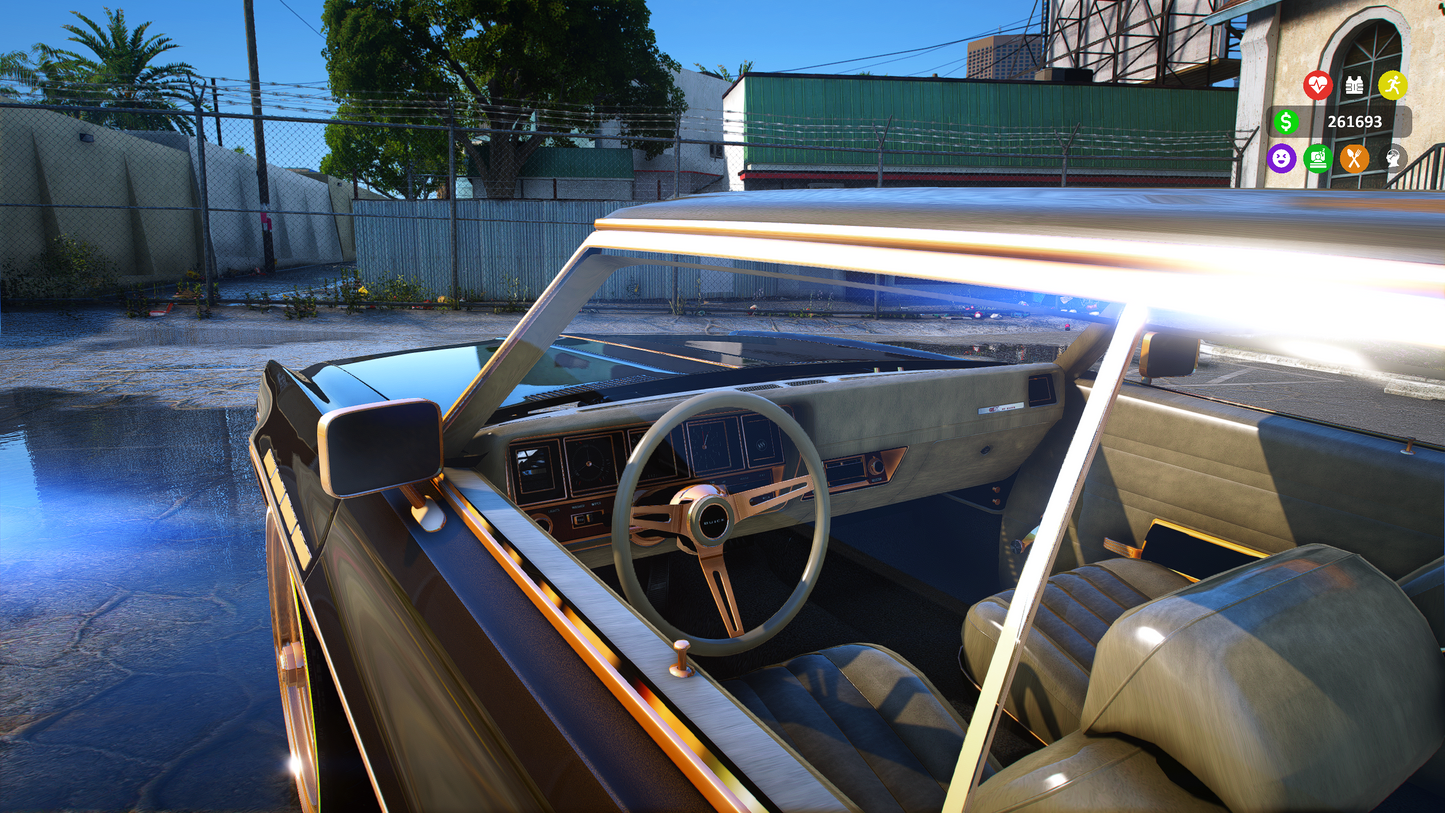Click the purple laughing face mood icon

[x=1281, y=158]
